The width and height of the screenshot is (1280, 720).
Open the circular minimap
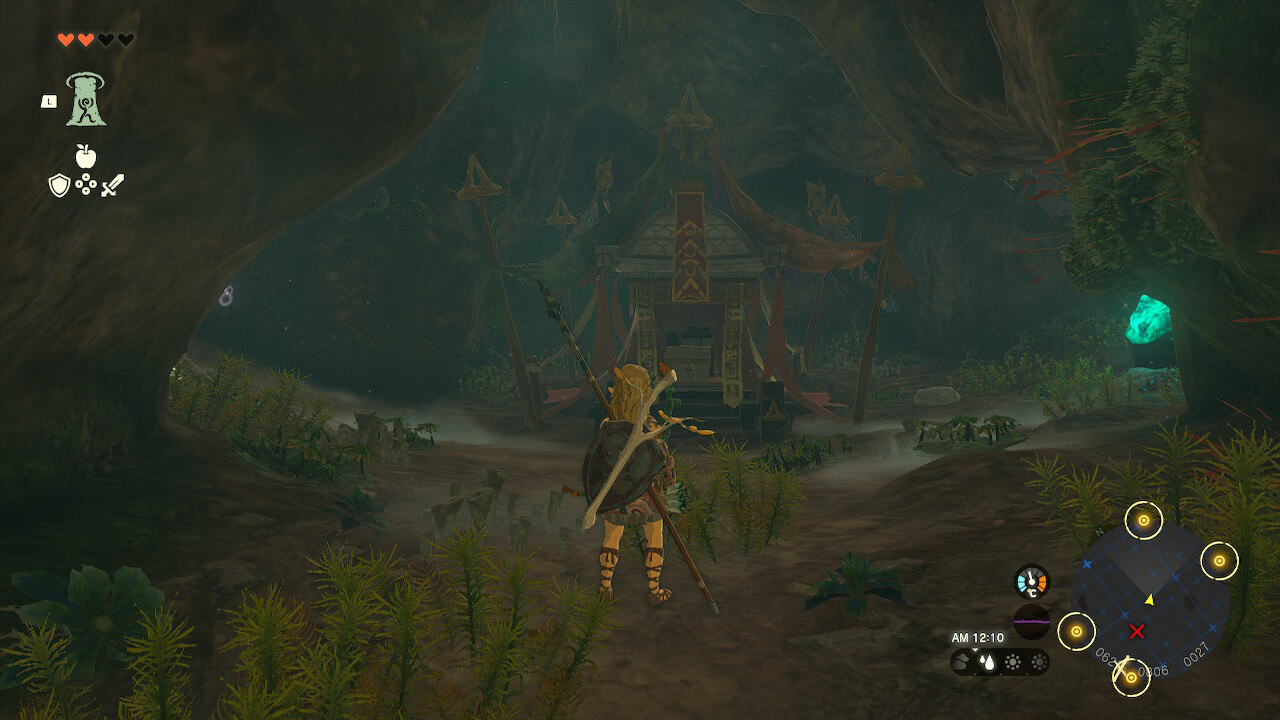(x=1150, y=601)
